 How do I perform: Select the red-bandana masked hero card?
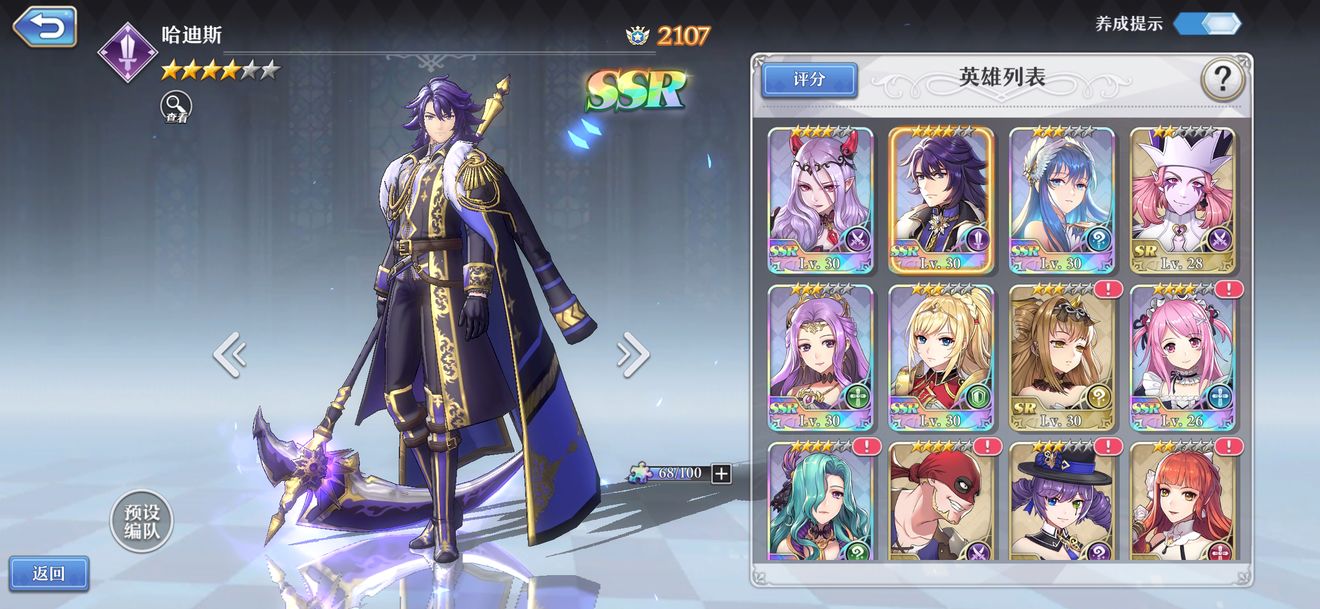pos(941,500)
